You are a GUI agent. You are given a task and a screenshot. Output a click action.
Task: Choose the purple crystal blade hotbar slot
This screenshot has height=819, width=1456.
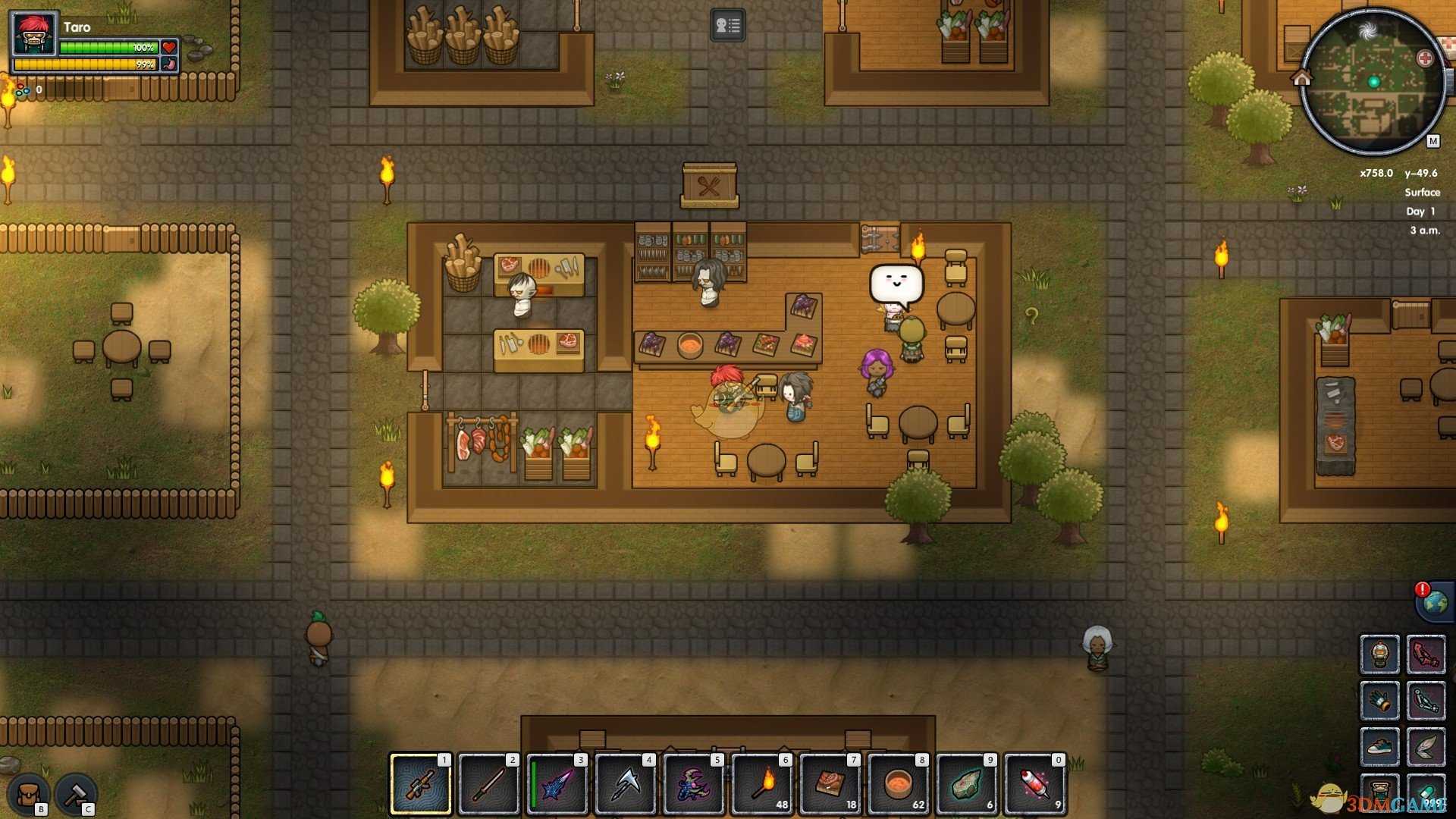coord(557,784)
